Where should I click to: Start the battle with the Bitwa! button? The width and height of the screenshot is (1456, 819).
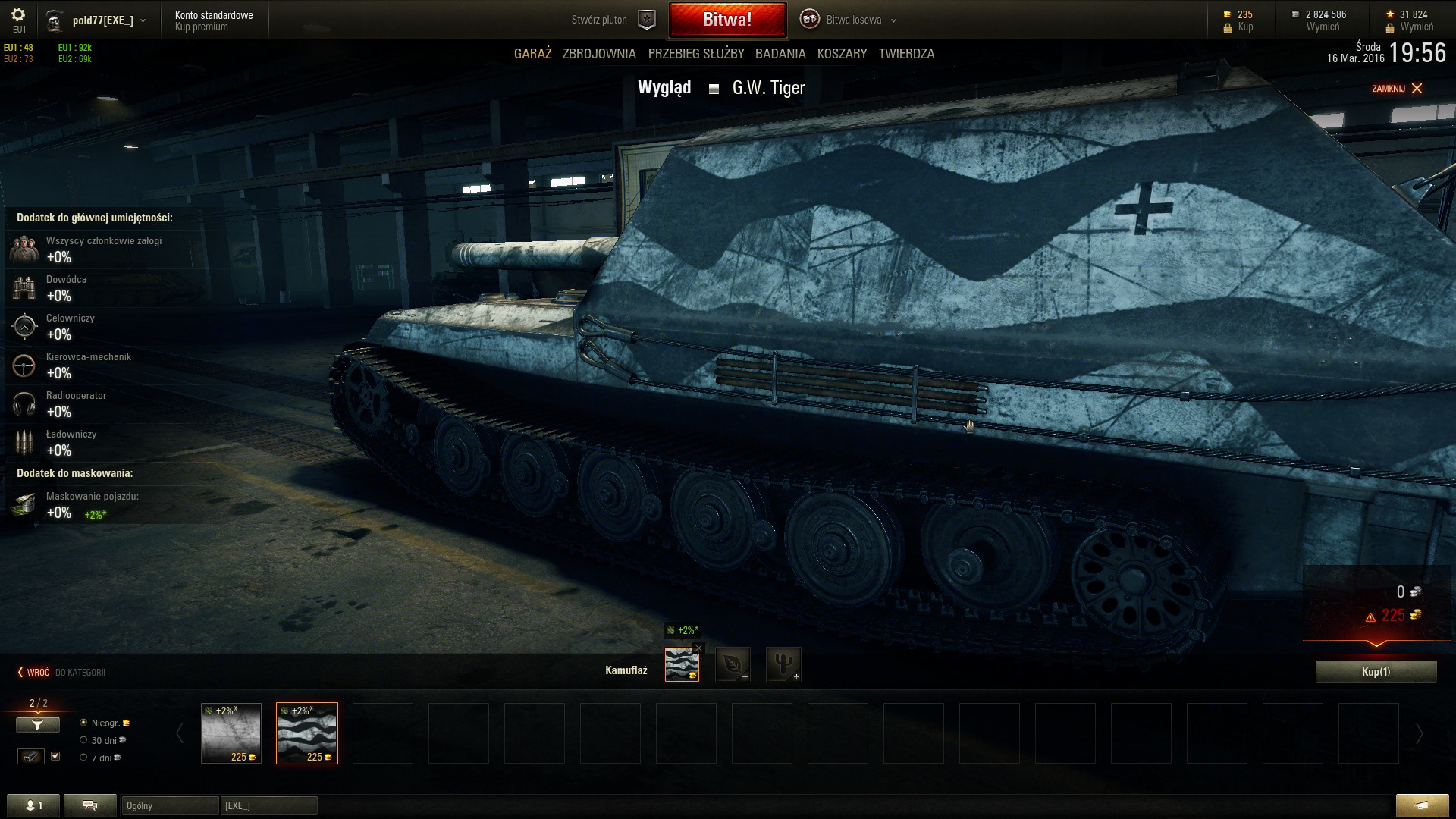tap(726, 20)
